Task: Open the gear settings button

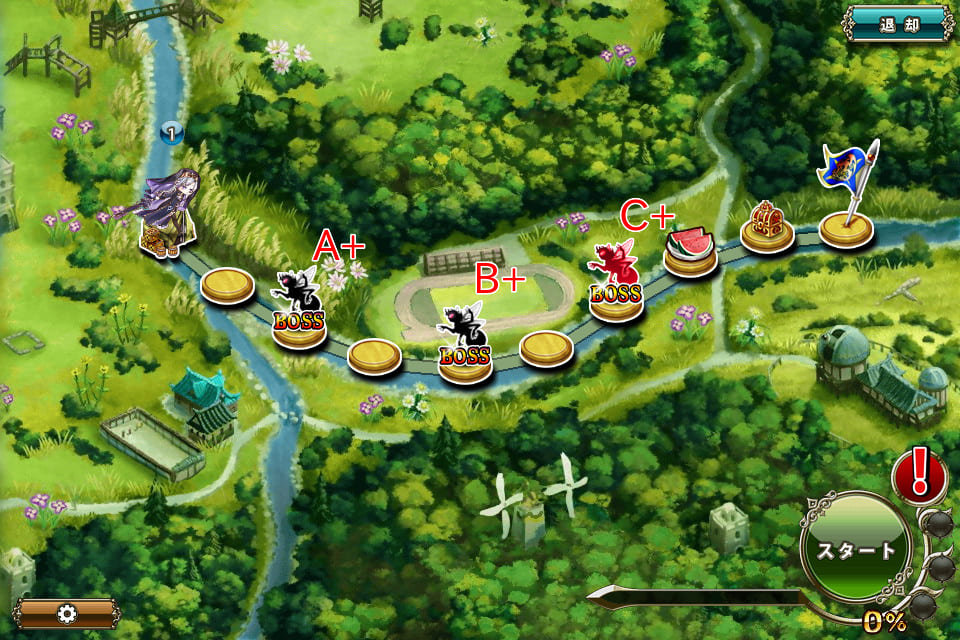Action: click(67, 613)
